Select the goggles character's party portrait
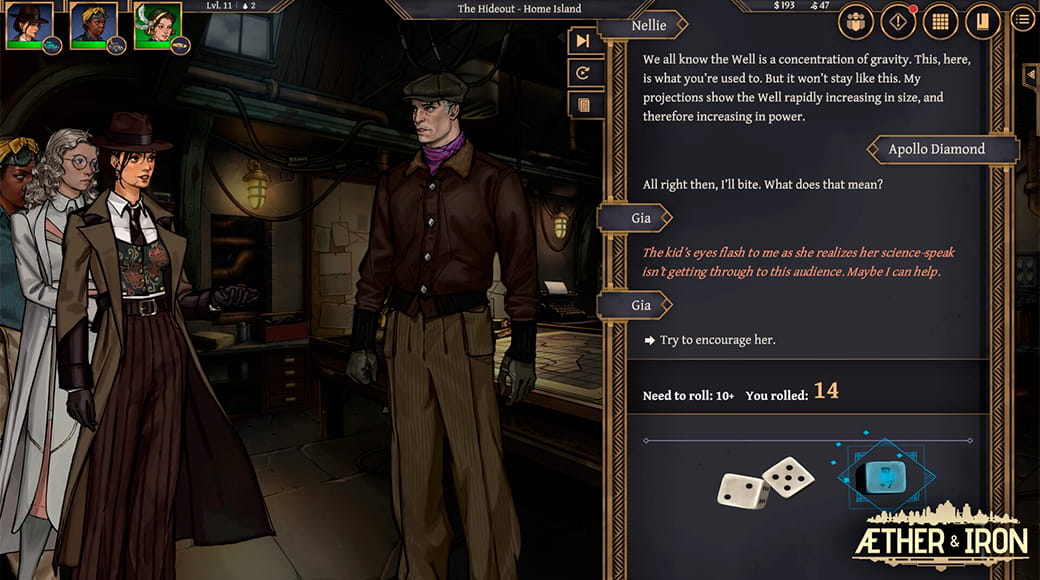The width and height of the screenshot is (1040, 580). click(x=93, y=24)
